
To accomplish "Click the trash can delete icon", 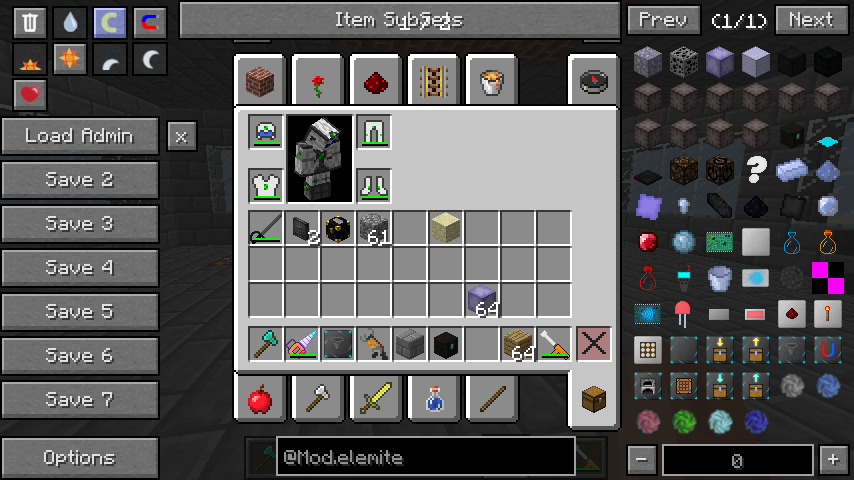I will 30,22.
